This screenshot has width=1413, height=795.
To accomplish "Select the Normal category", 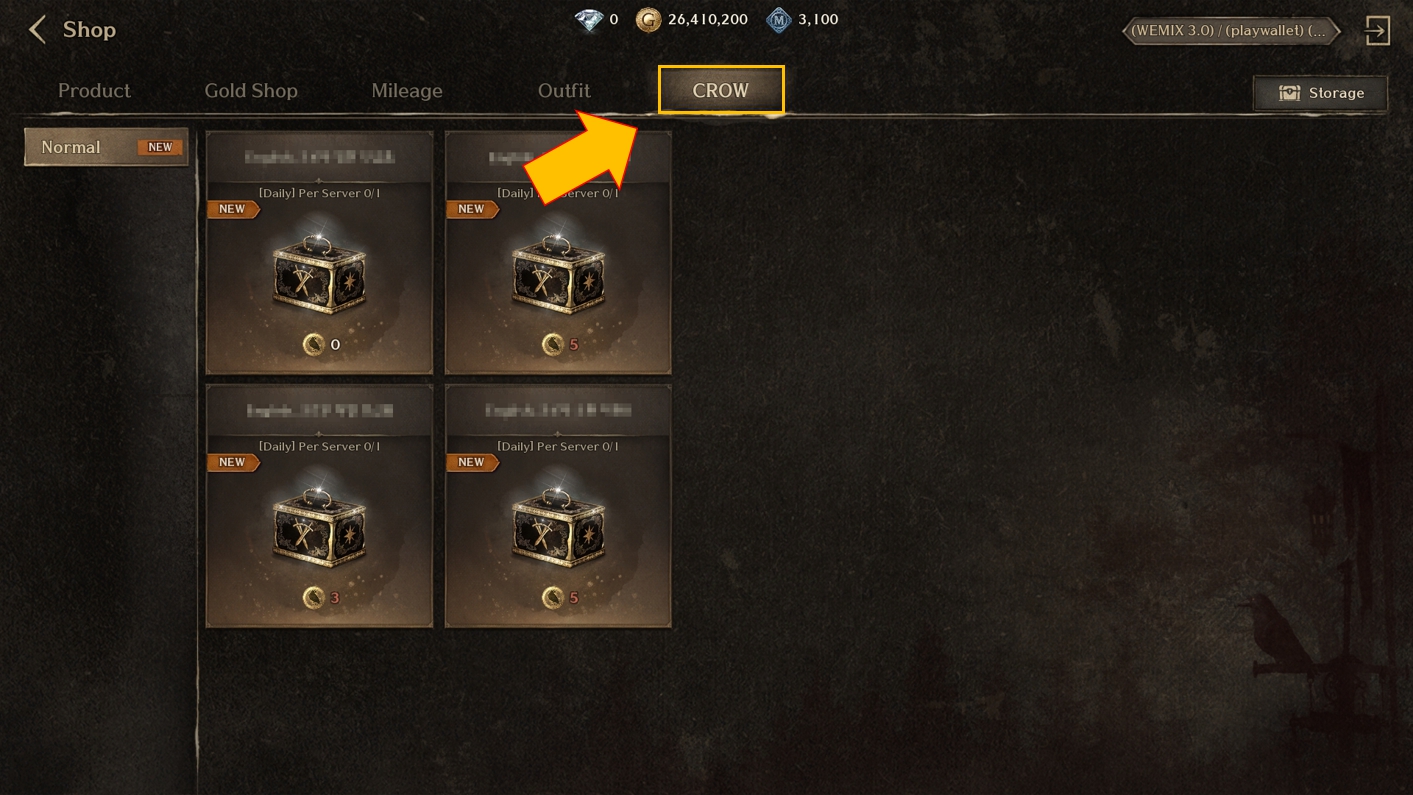I will 106,147.
